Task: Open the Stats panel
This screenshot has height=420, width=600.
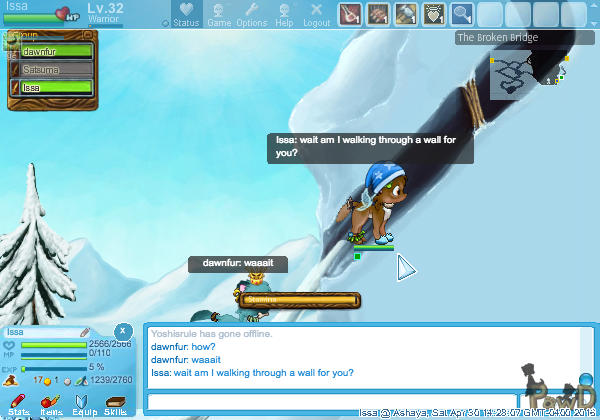Action: (x=19, y=404)
